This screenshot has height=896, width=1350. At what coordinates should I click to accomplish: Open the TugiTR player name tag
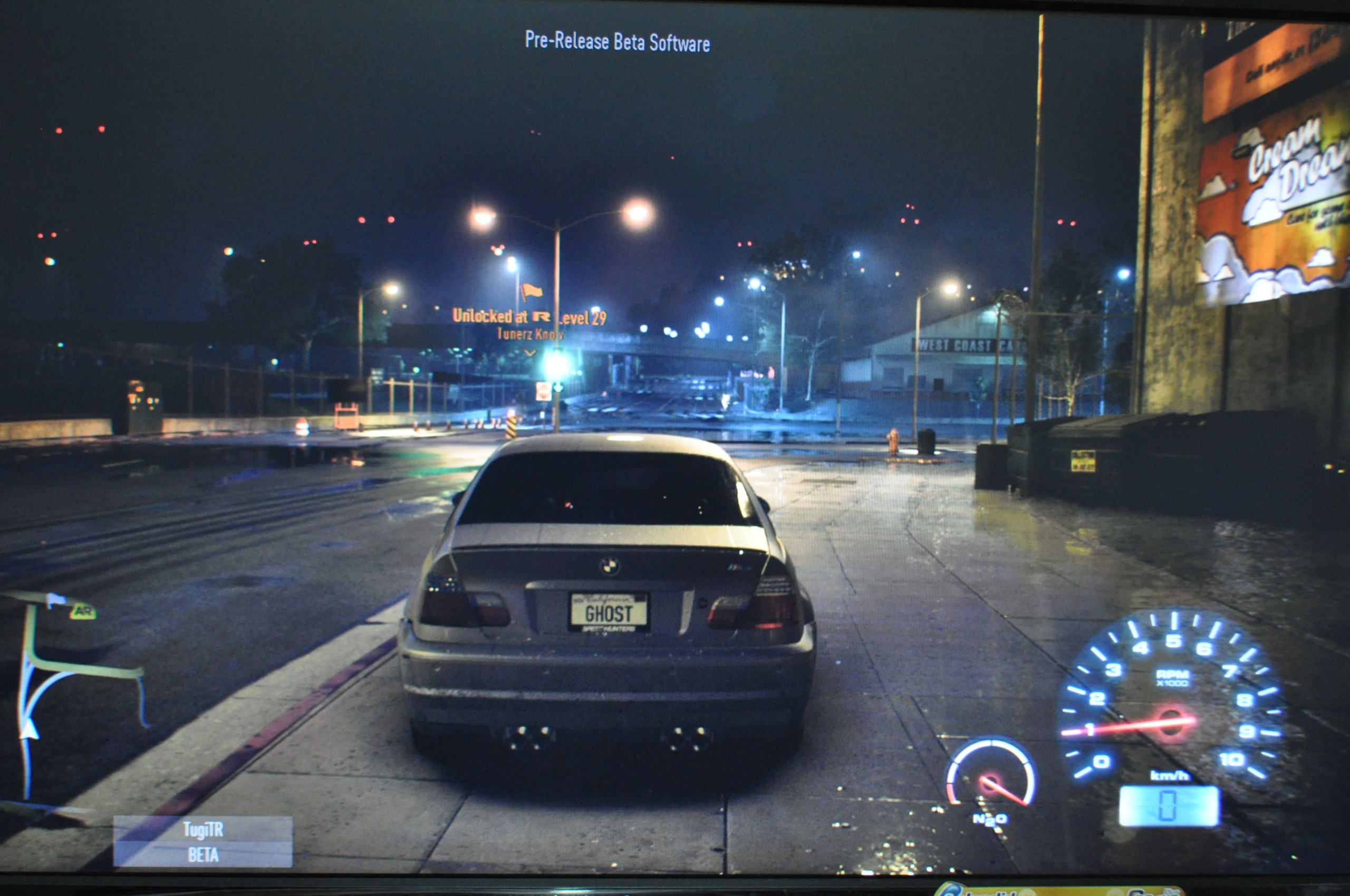click(203, 829)
